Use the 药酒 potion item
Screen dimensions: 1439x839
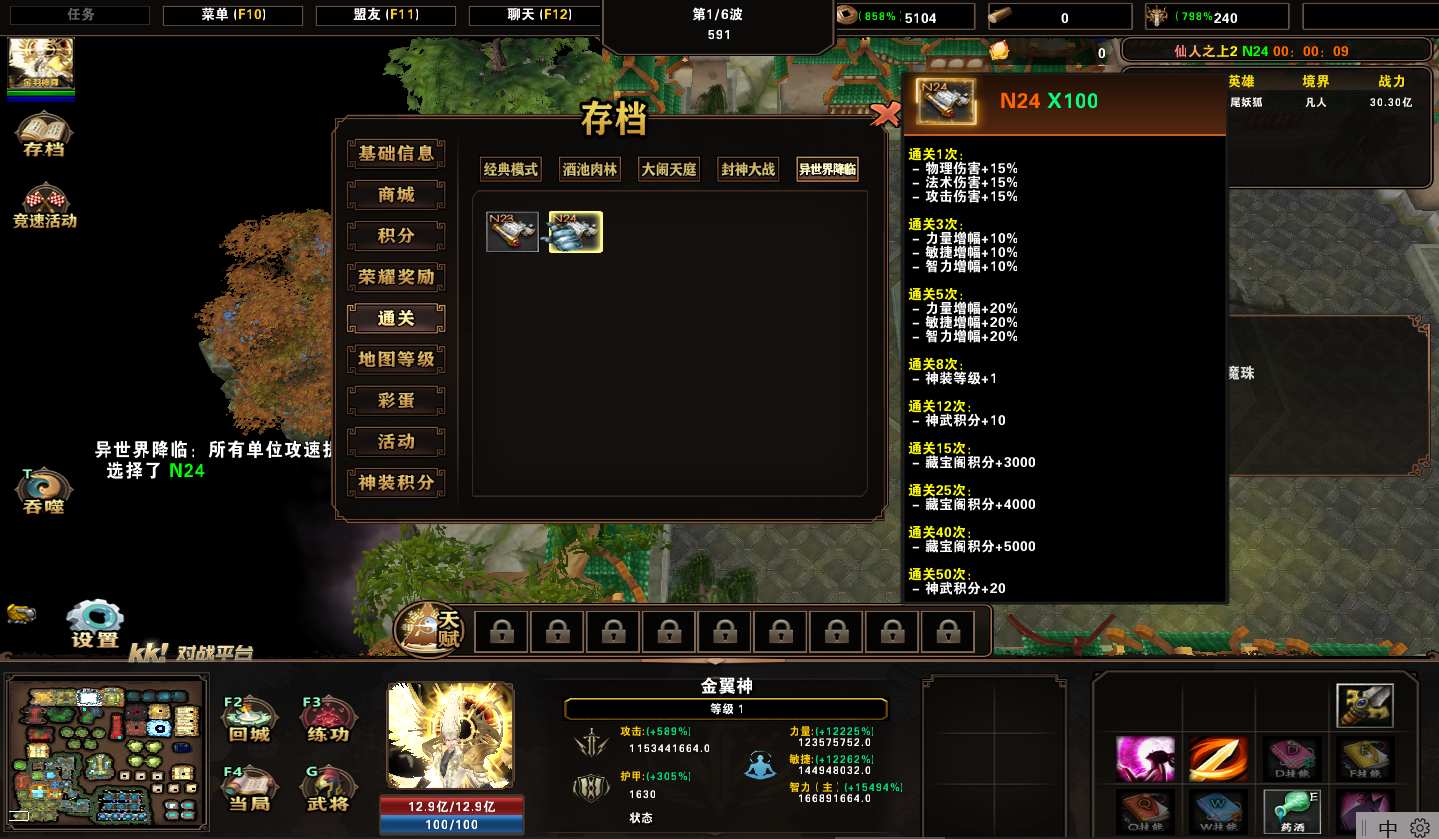[1290, 812]
